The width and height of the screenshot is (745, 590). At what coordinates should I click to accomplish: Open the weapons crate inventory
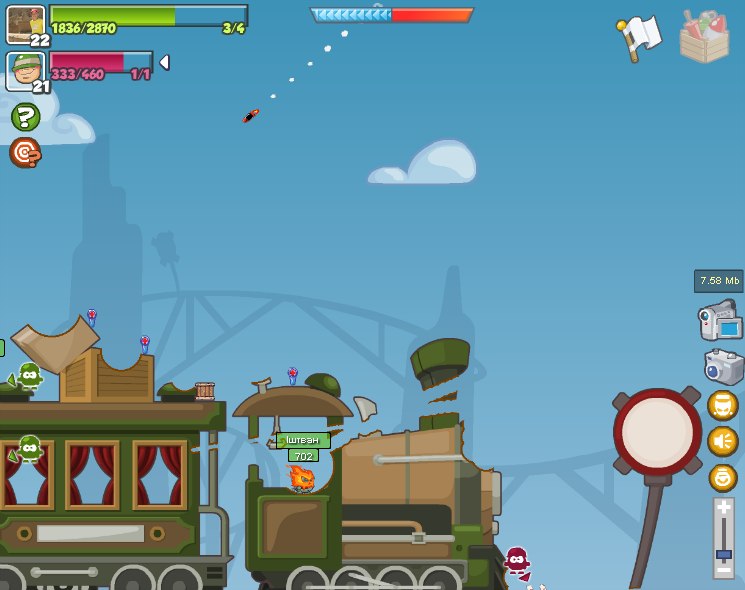click(704, 38)
